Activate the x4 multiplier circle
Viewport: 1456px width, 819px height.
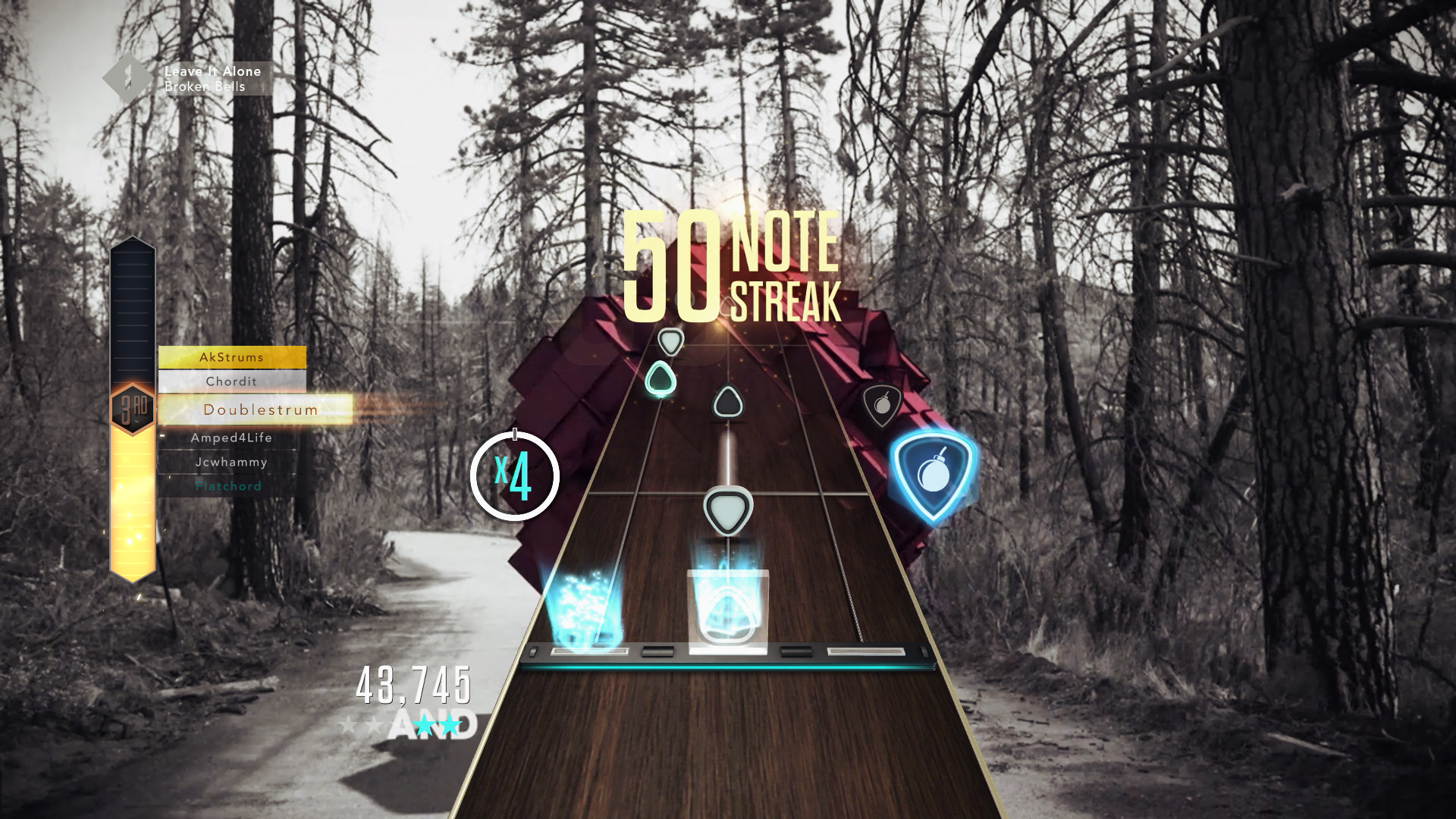click(515, 477)
